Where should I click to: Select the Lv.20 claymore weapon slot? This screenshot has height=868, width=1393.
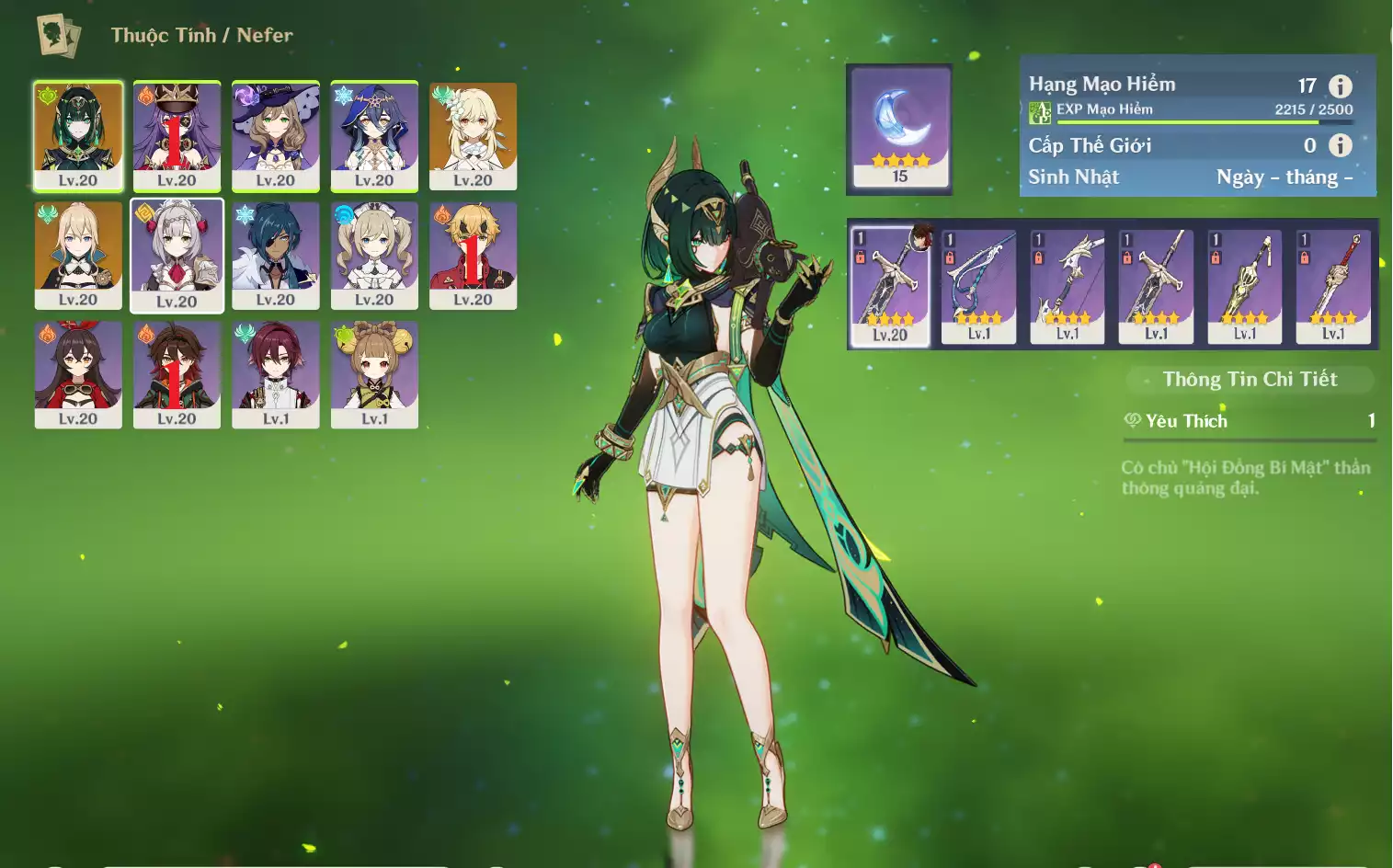(x=890, y=286)
